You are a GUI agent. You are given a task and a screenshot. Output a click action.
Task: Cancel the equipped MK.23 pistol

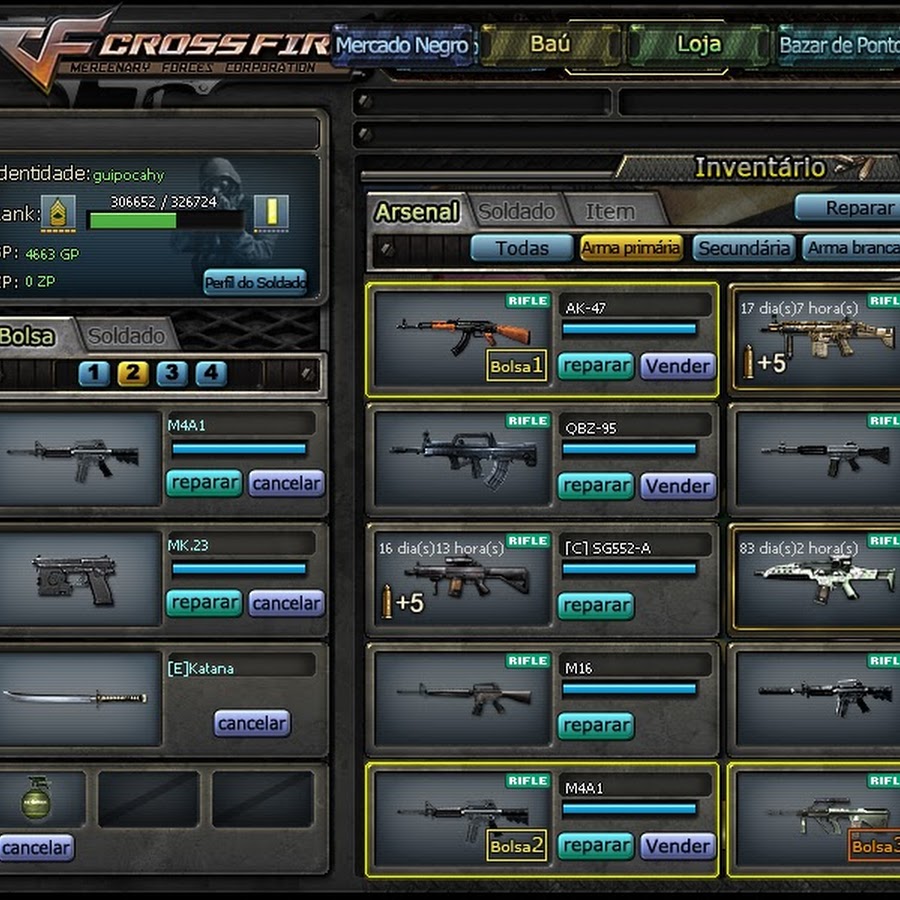(286, 603)
